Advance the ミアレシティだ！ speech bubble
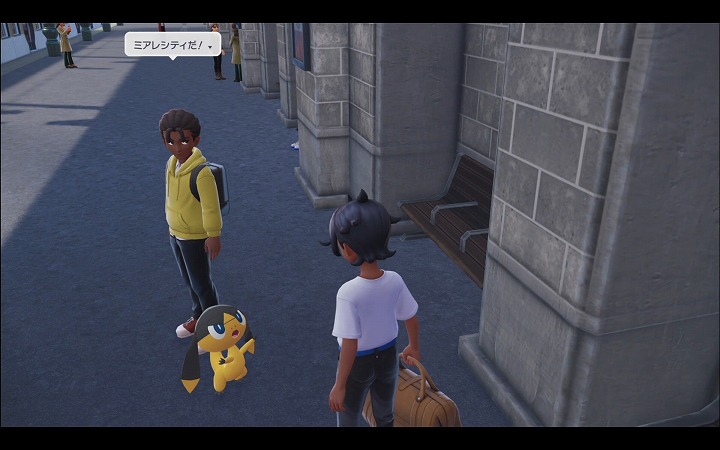 pyautogui.click(x=210, y=45)
